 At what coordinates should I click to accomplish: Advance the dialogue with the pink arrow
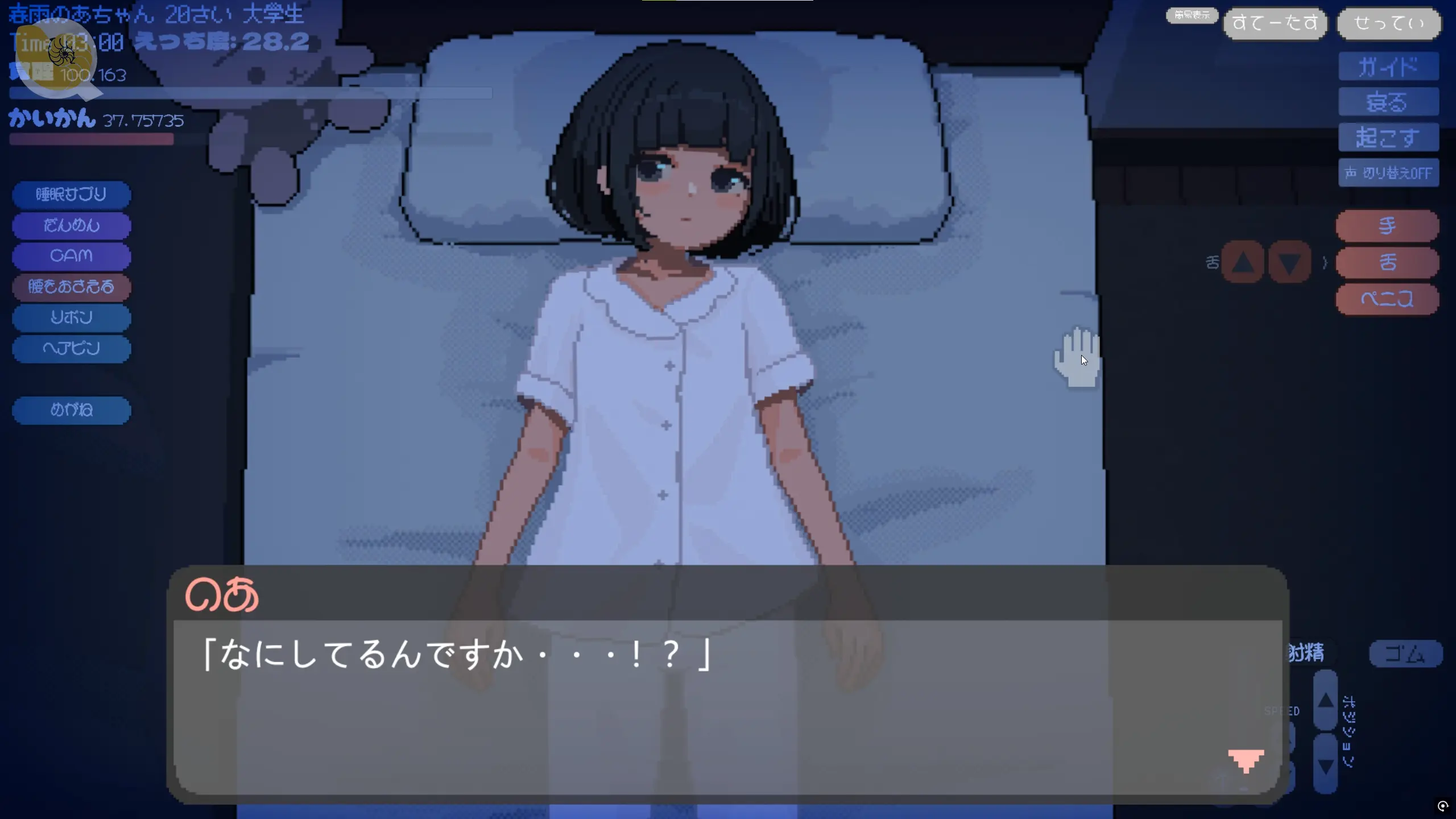coord(1246,760)
